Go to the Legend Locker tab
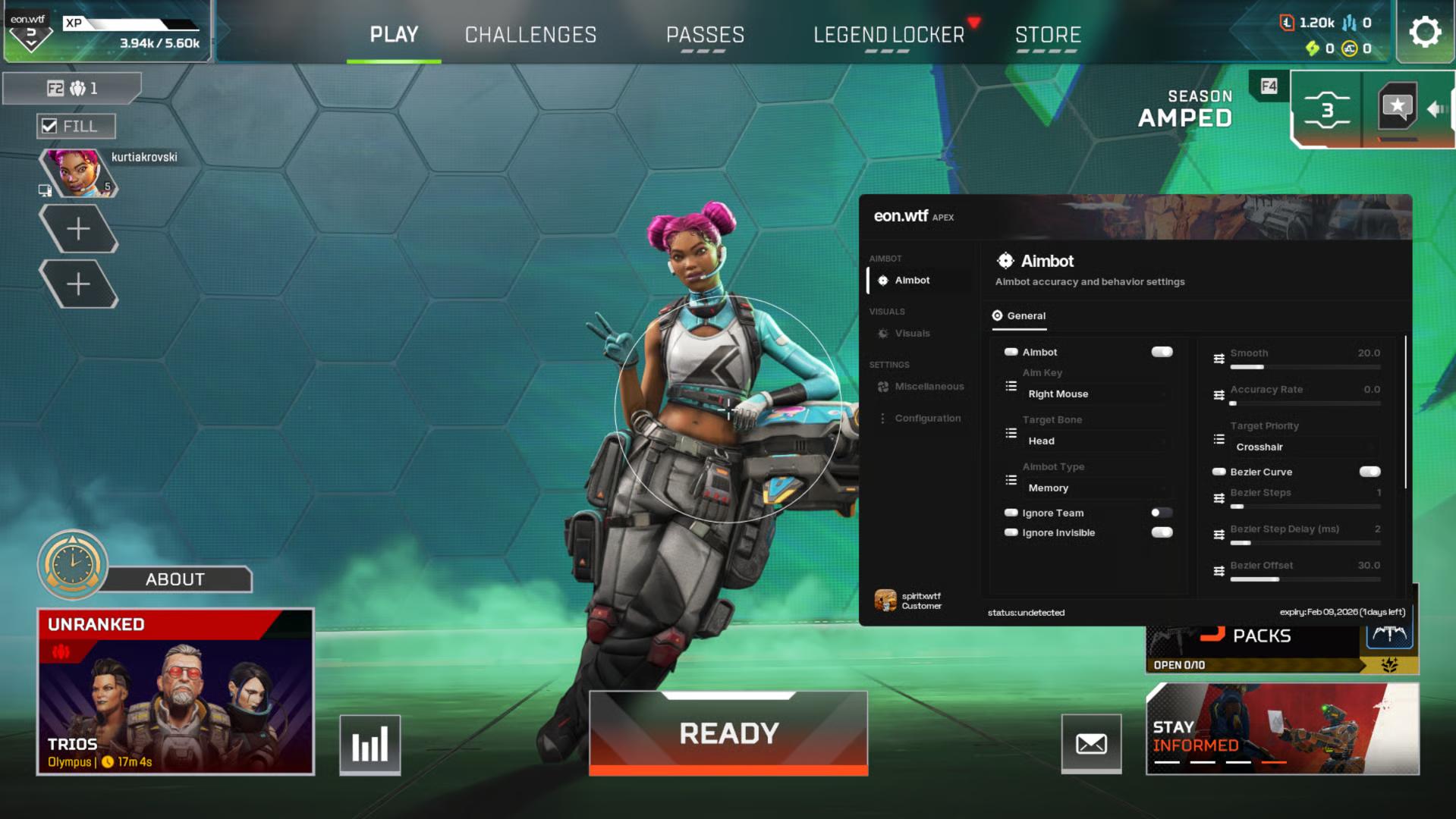Viewport: 1456px width, 819px height. pyautogui.click(x=888, y=35)
